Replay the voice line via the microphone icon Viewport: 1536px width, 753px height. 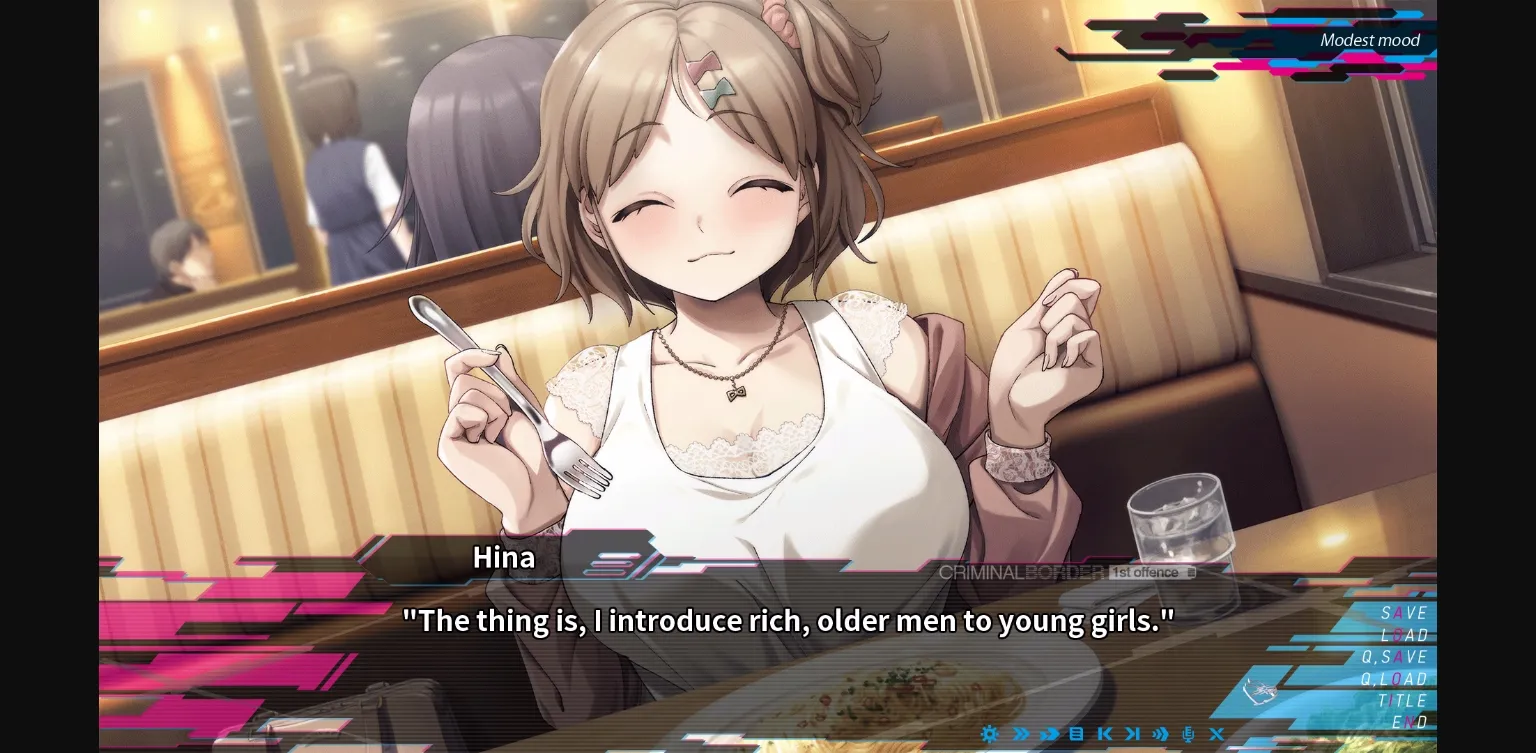click(x=1189, y=735)
